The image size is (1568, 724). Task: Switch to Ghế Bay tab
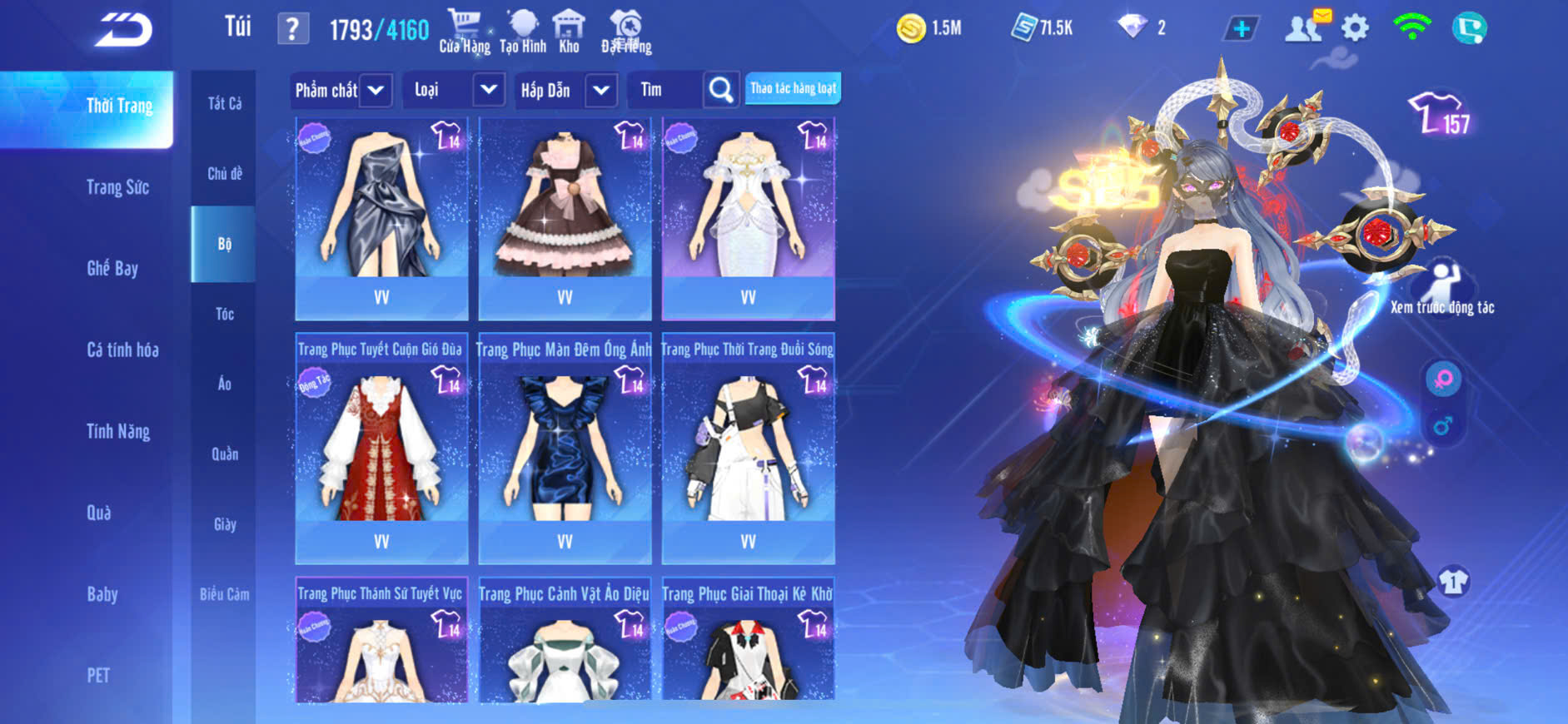tap(112, 268)
